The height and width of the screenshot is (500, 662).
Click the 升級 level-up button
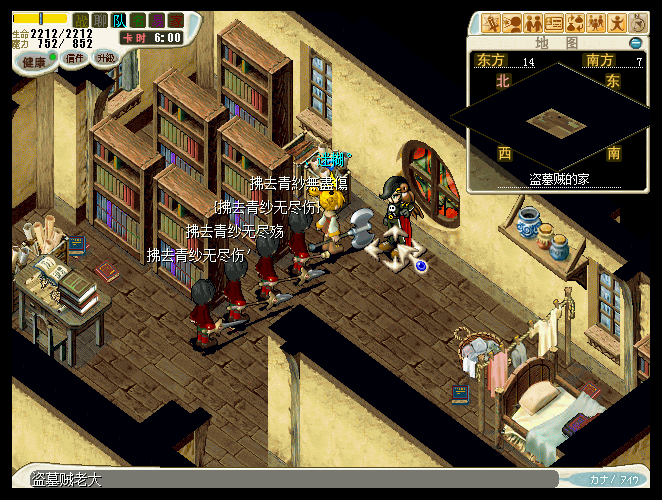105,58
